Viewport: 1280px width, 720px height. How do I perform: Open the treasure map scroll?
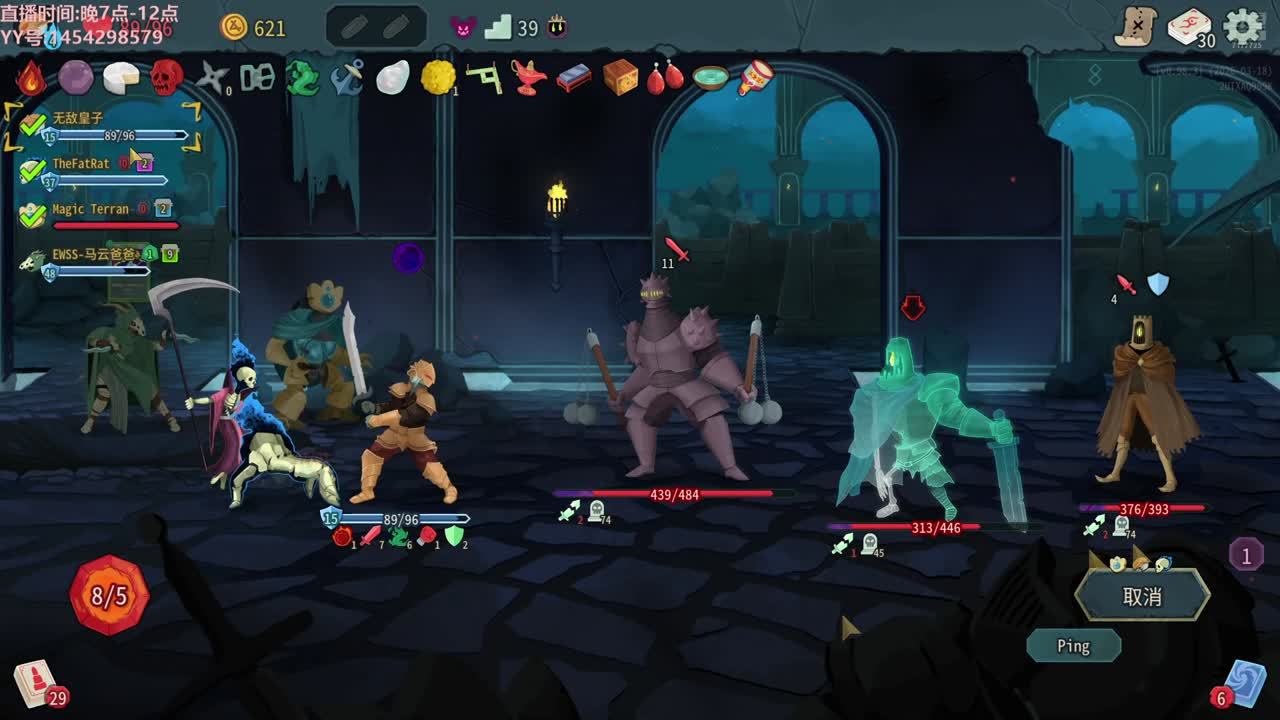coord(1136,27)
